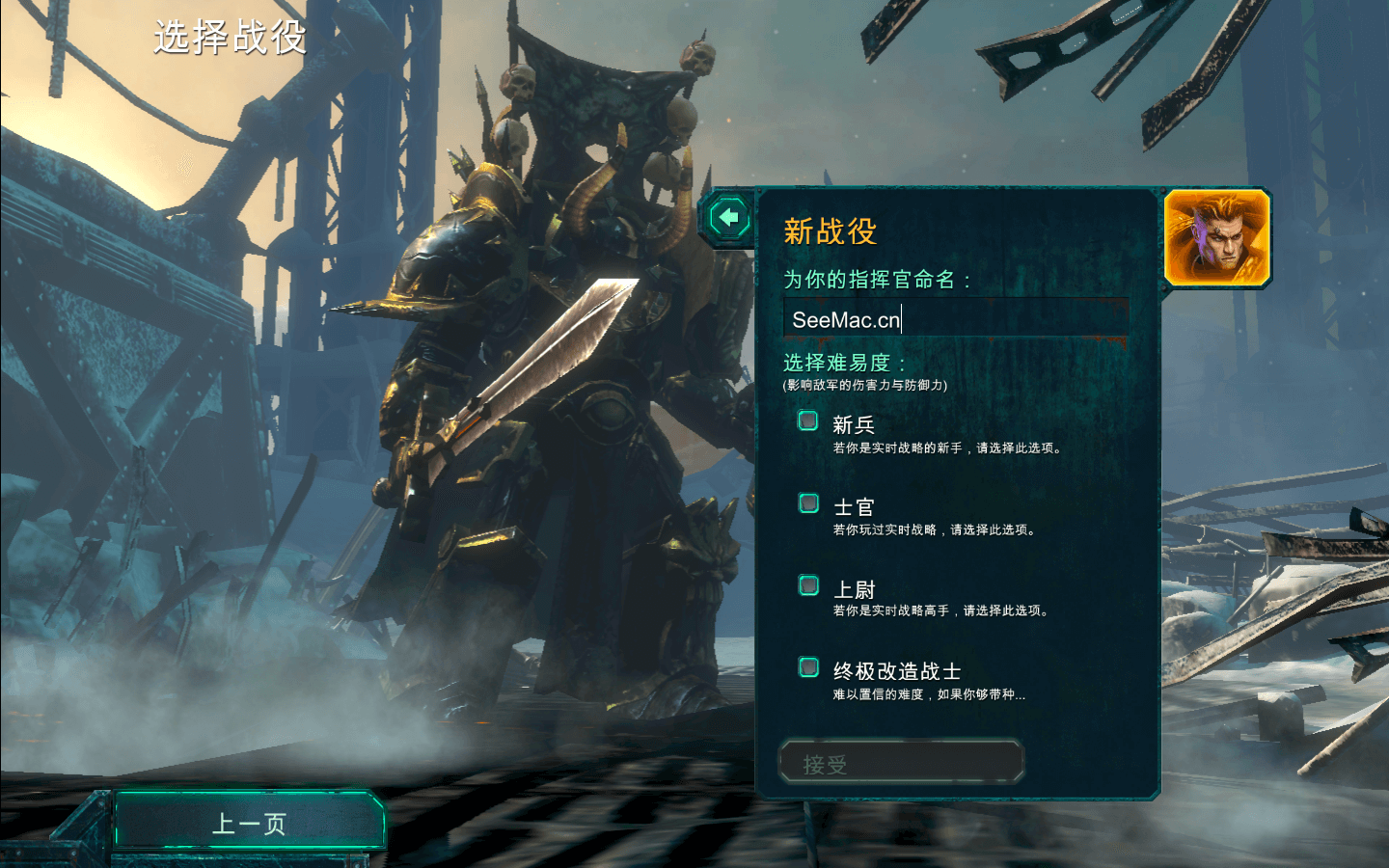The image size is (1389, 868).
Task: Click the 接受 accept button
Action: [x=900, y=763]
